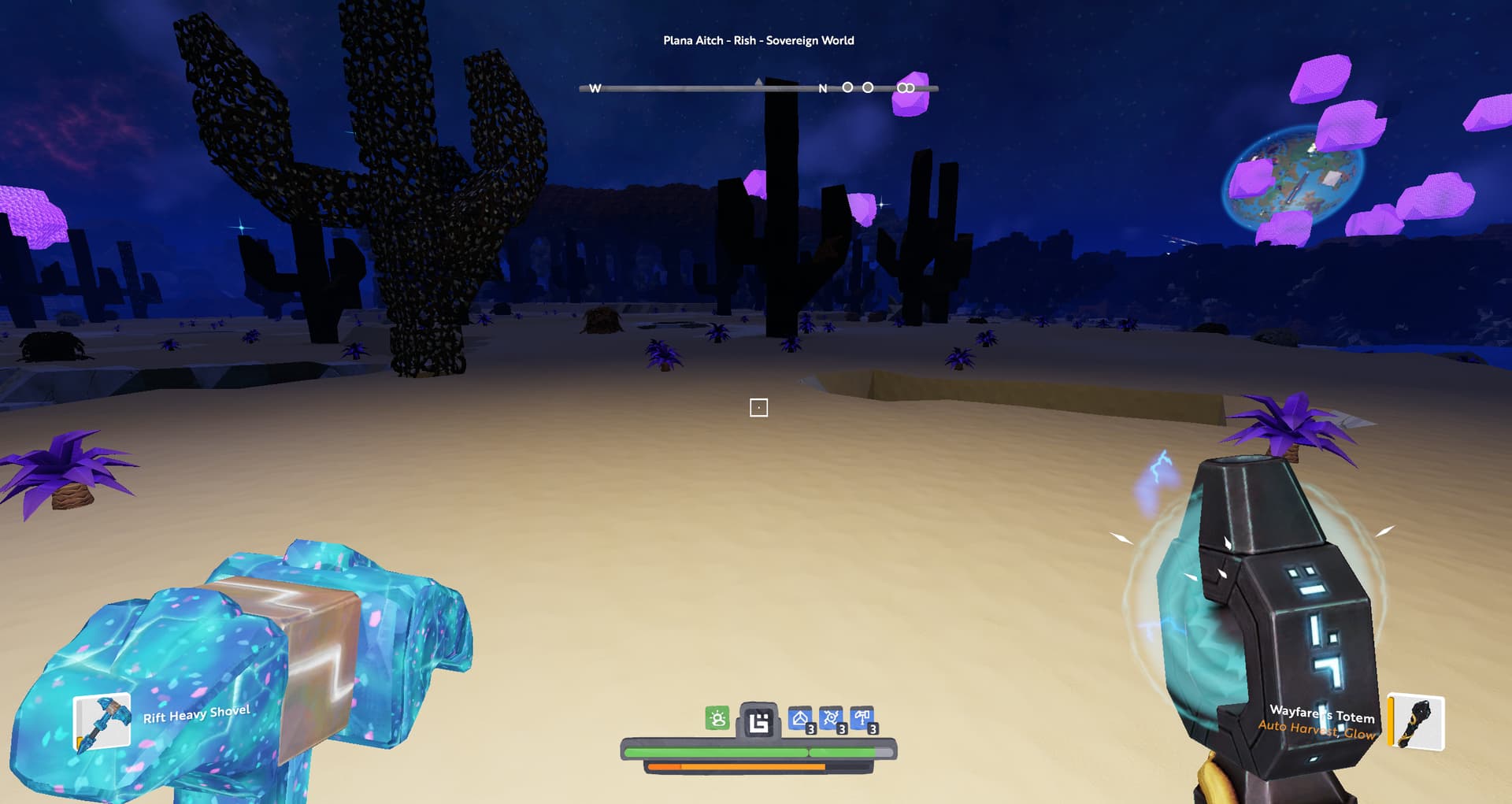
Task: Click the blue hammer buff icon
Action: click(x=862, y=718)
